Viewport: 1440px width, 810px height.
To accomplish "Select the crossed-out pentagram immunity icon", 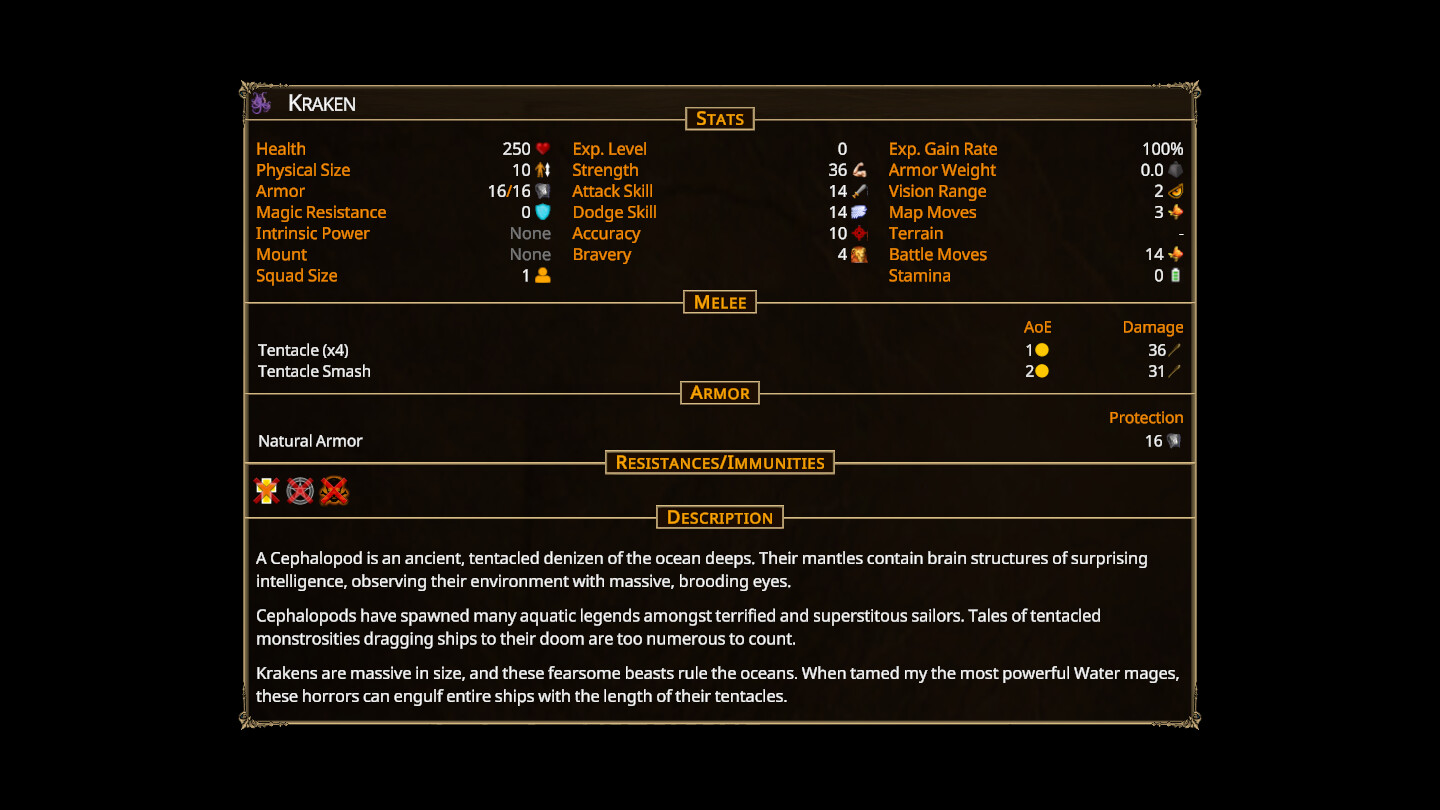I will tap(297, 490).
